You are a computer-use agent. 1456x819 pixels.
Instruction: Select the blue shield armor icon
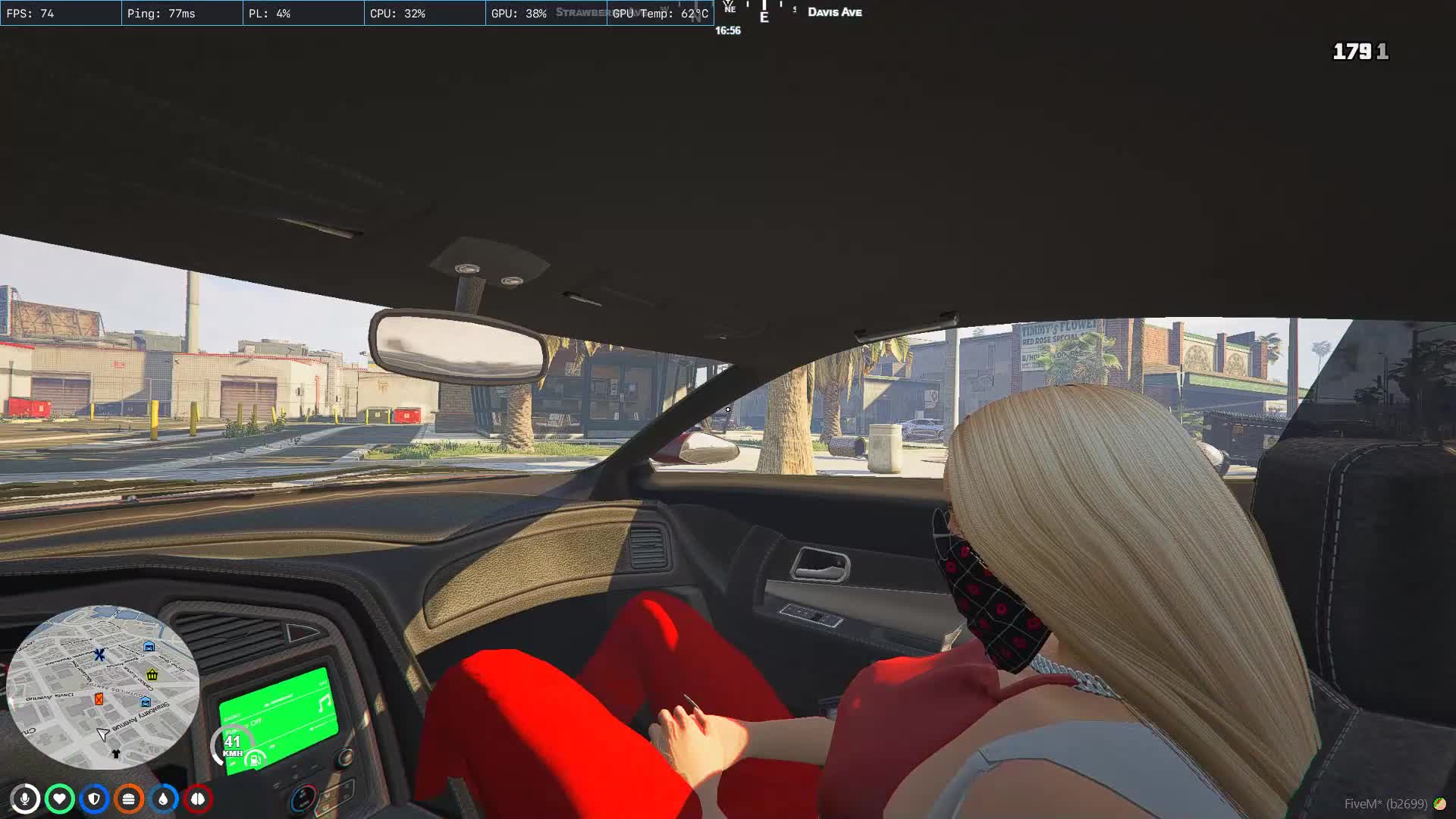click(x=94, y=799)
